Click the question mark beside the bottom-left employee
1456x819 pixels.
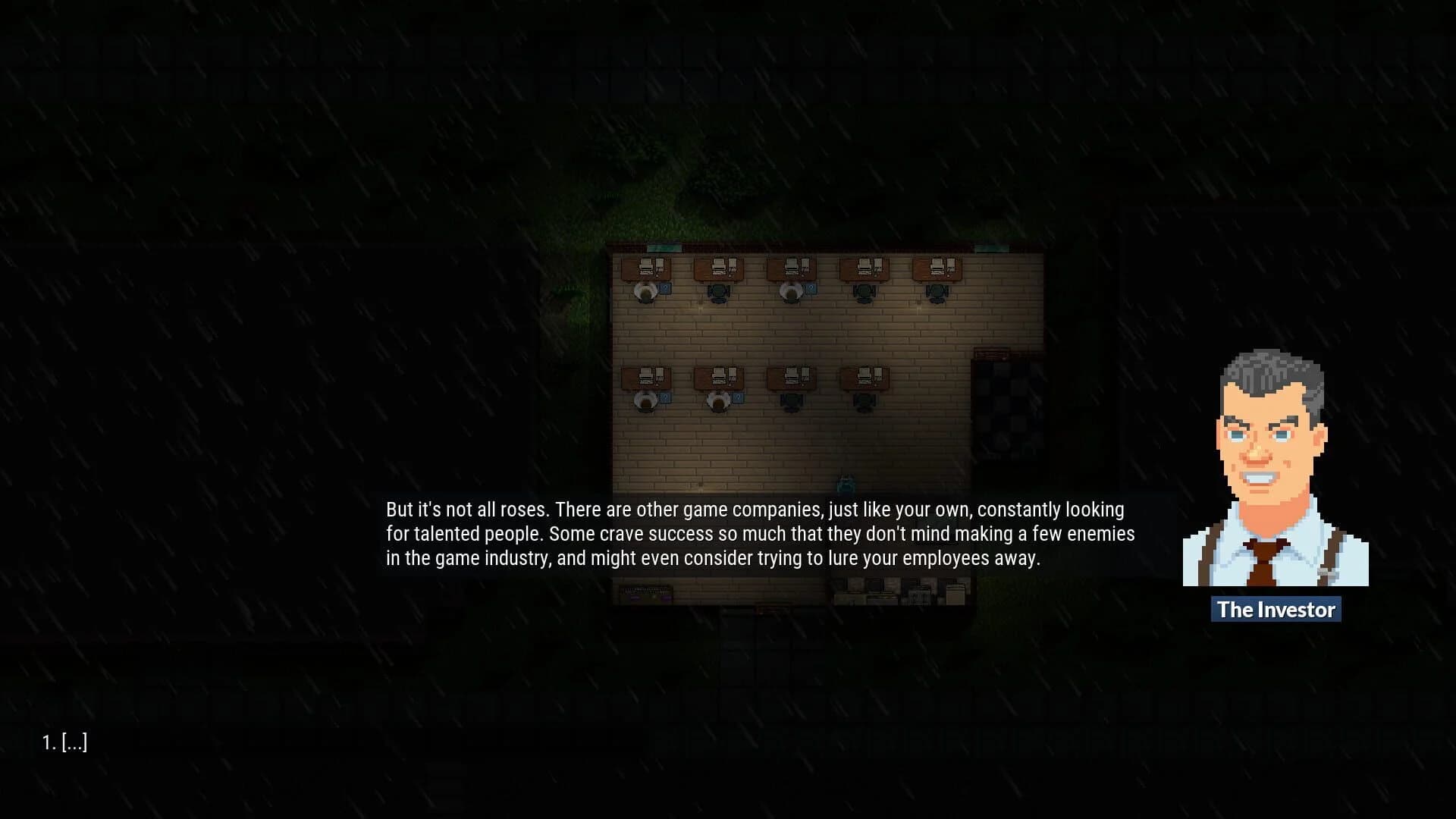tap(665, 397)
